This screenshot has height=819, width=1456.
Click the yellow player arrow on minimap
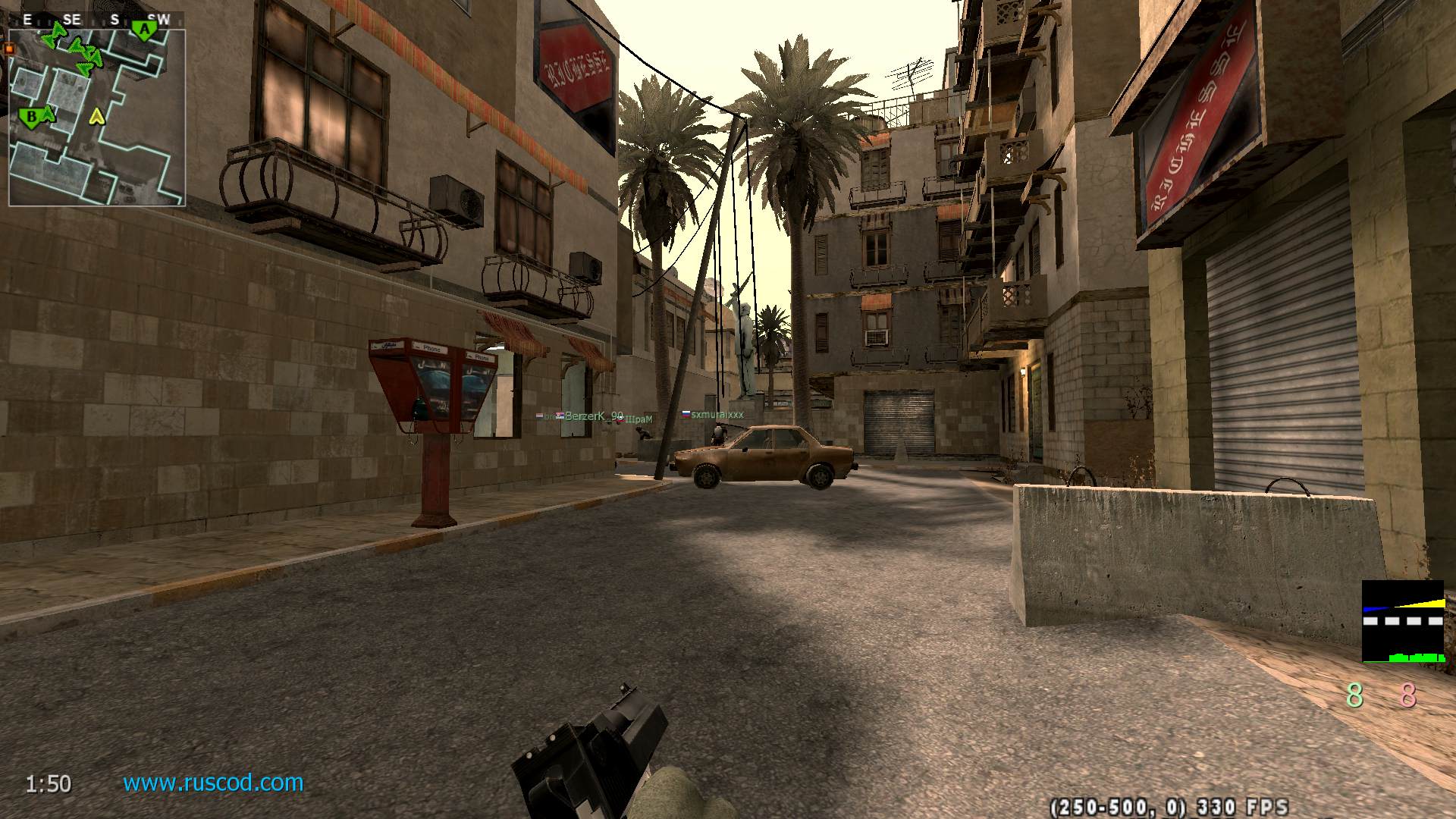pyautogui.click(x=96, y=117)
